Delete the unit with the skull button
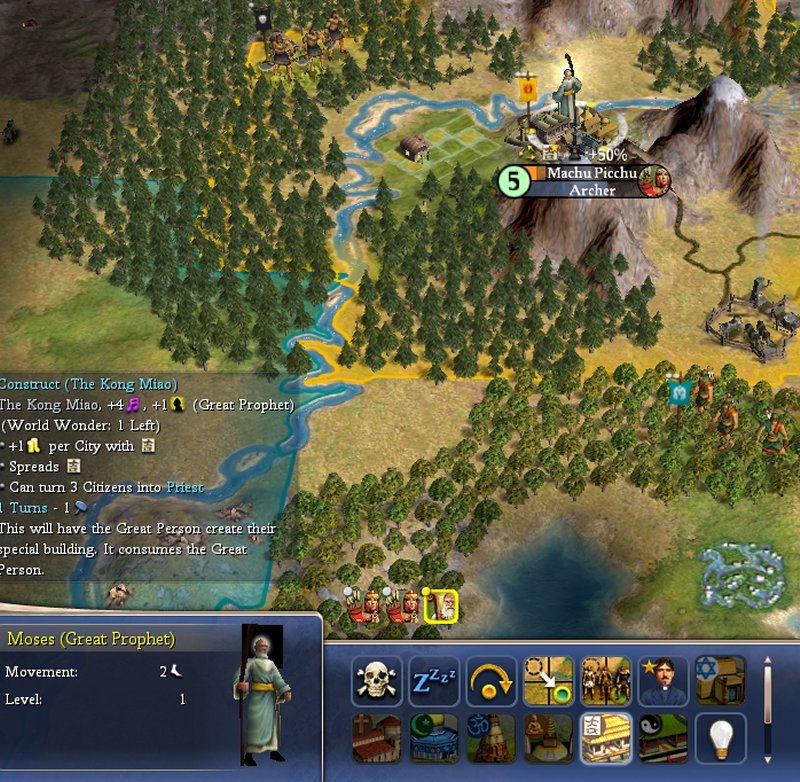The width and height of the screenshot is (800, 782). (x=376, y=682)
